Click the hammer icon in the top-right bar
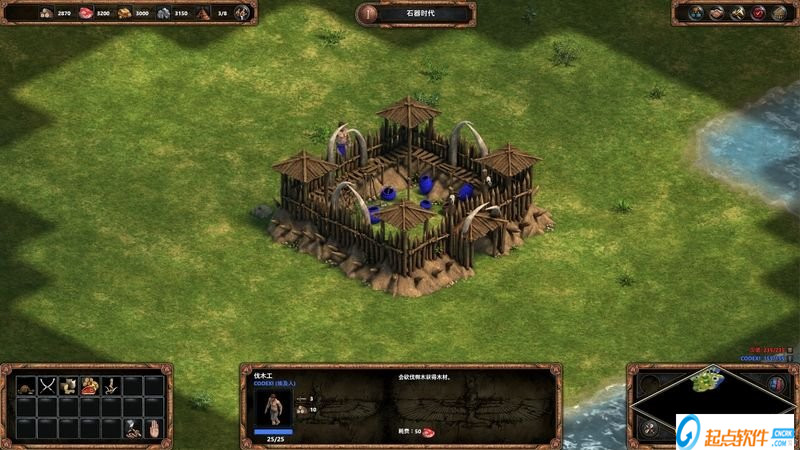 click(x=738, y=13)
